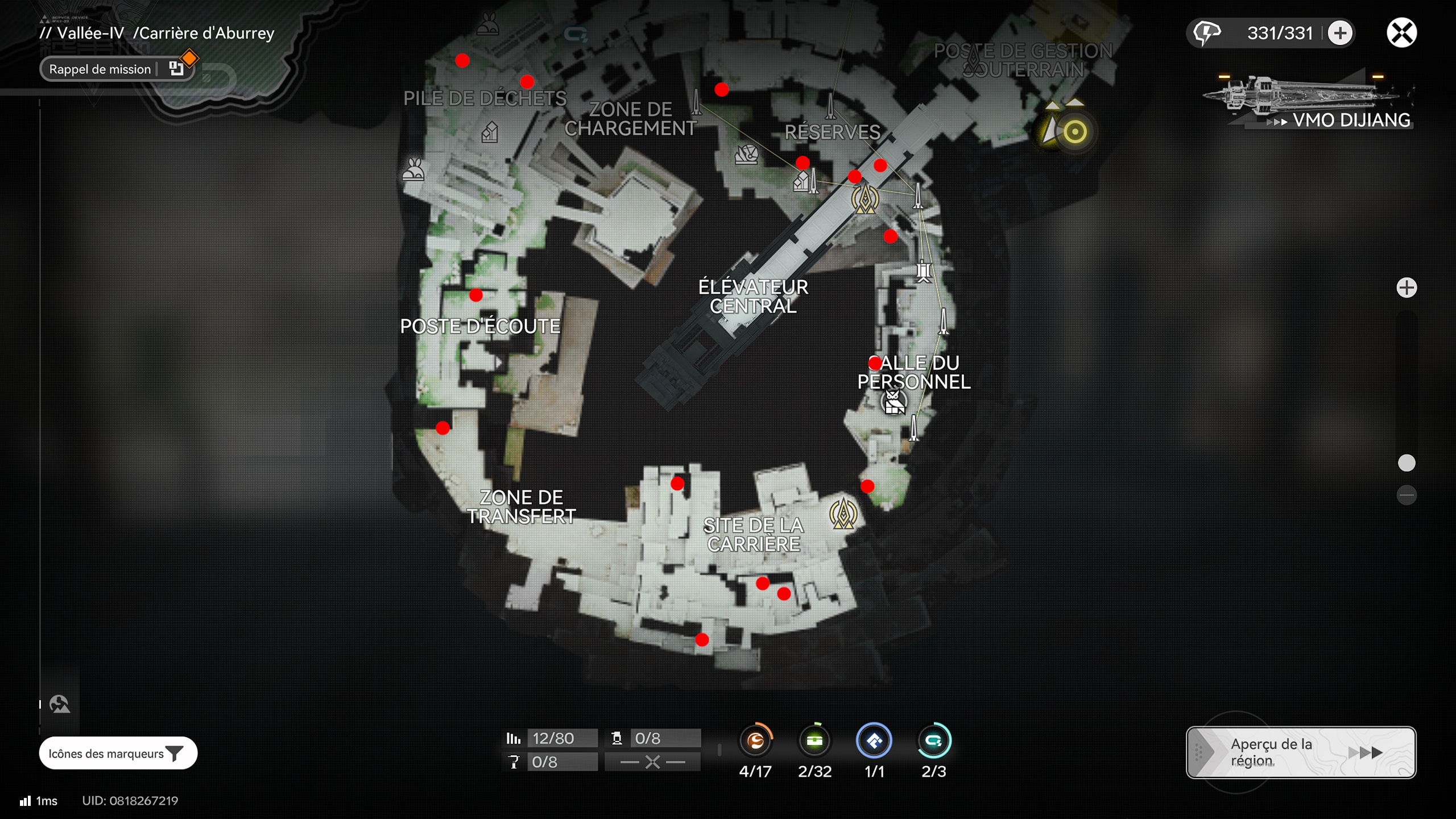This screenshot has height=819, width=1456.
Task: Add stamina with the plus button
Action: [1340, 33]
